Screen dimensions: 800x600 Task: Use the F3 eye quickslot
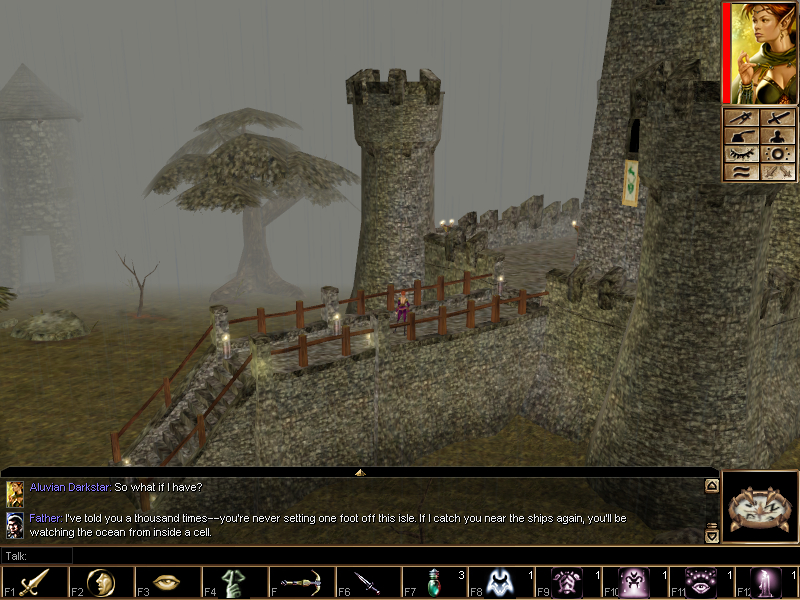168,582
